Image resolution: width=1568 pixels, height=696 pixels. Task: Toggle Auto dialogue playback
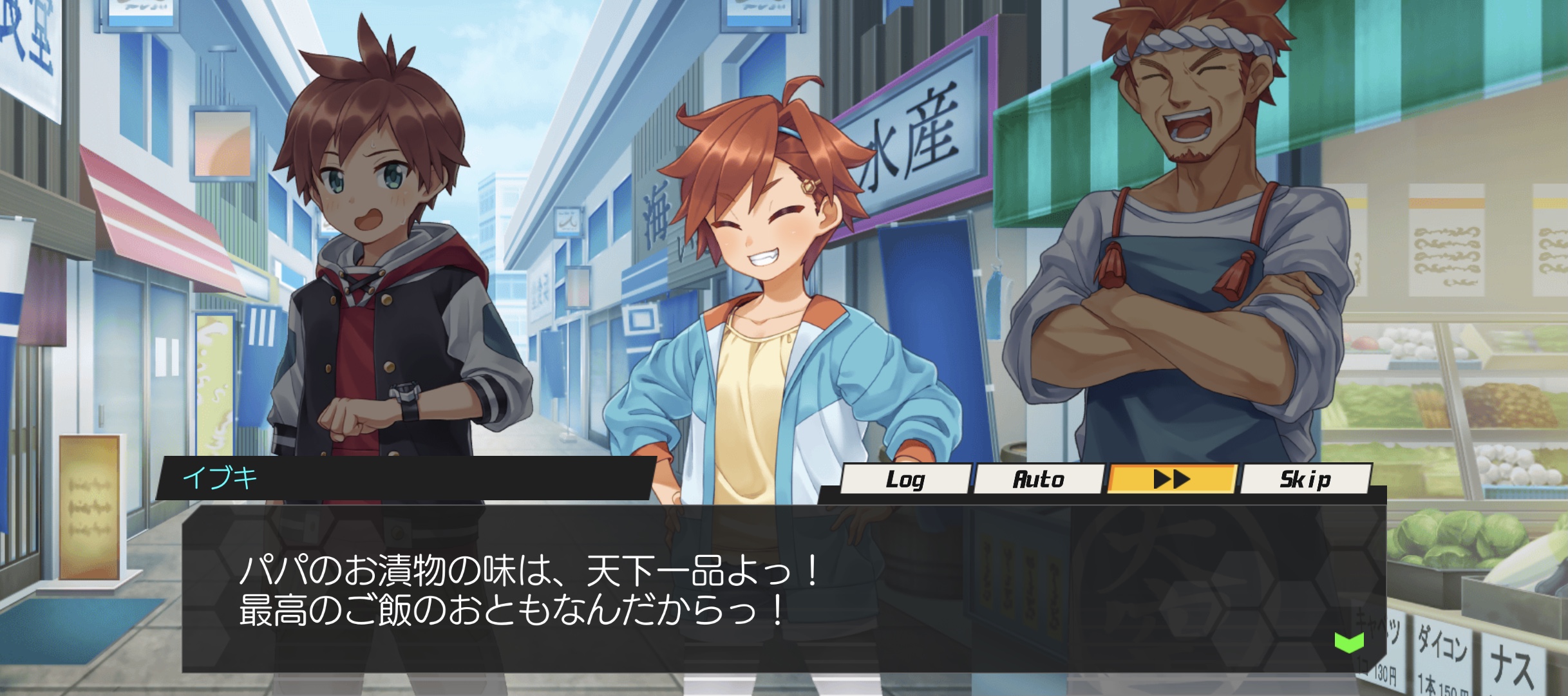coord(1038,480)
